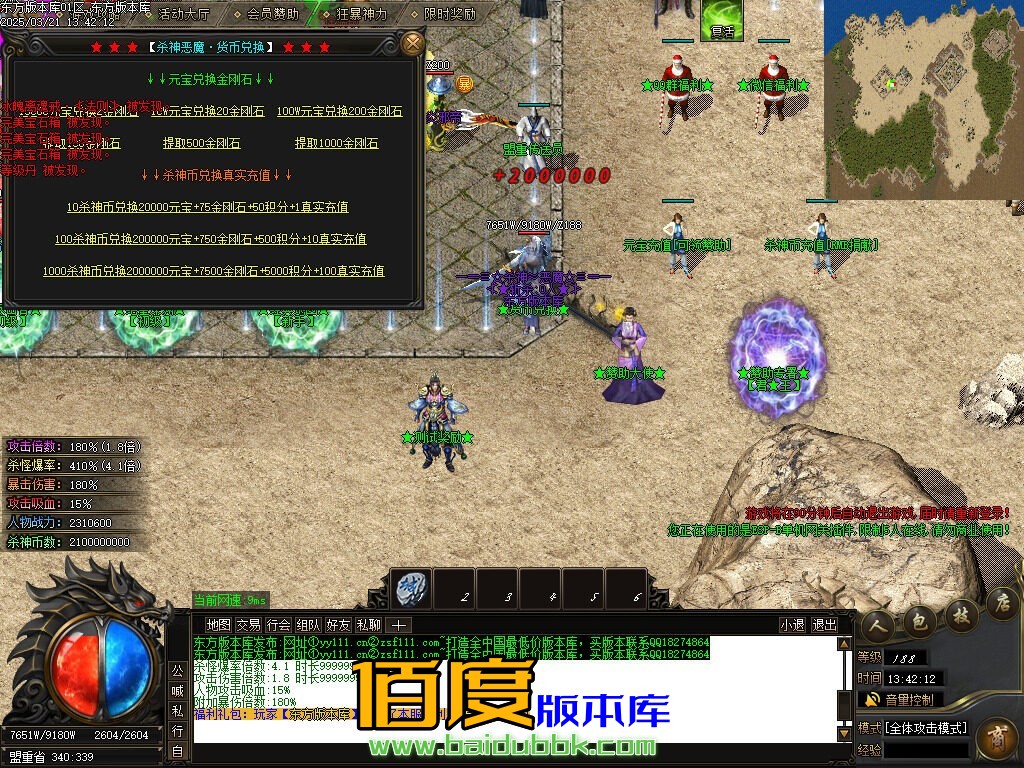Exchange 10 kill-god coins for 20000 yuanbao
This screenshot has height=768, width=1024.
coord(207,207)
